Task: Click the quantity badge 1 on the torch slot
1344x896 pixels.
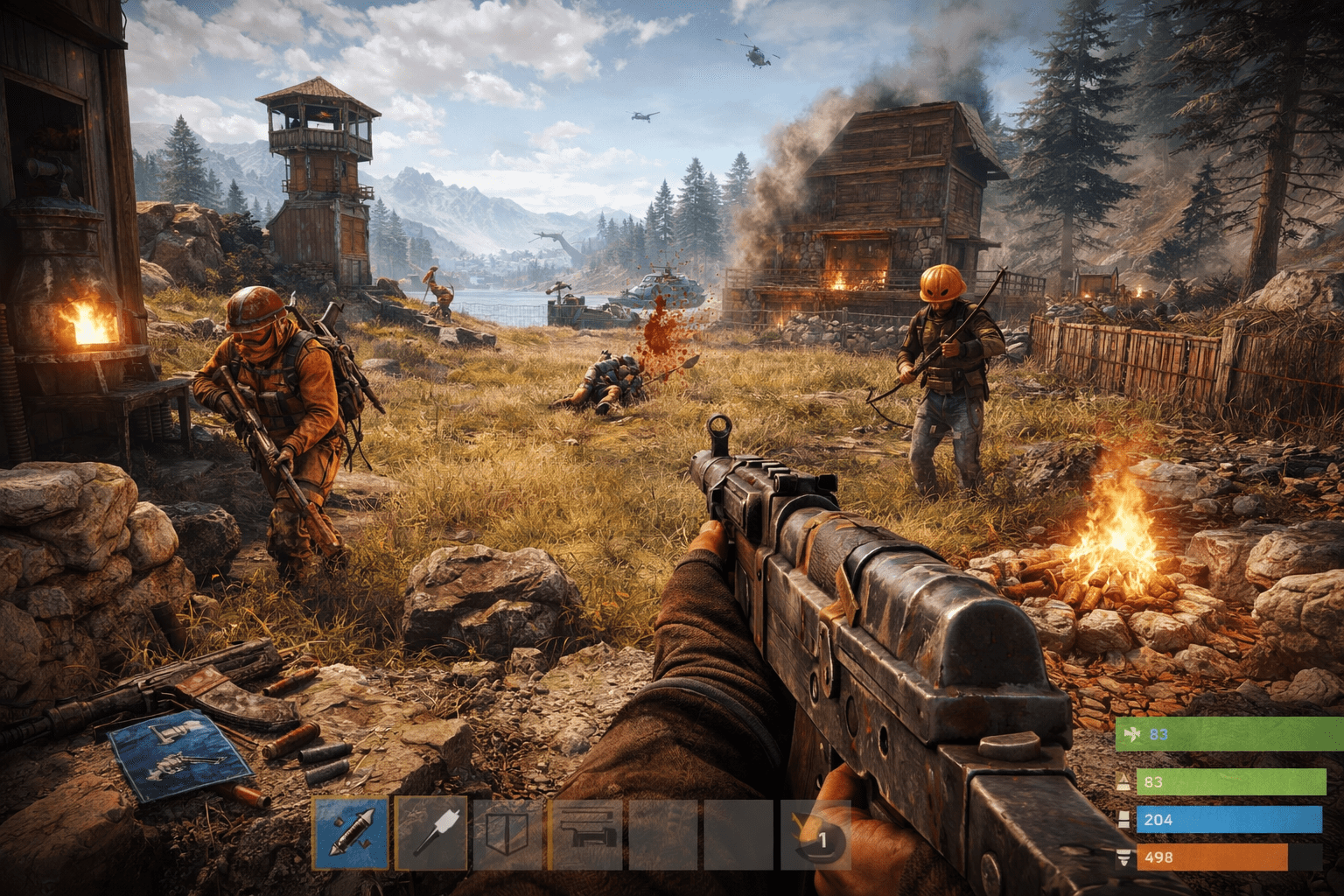Action: tap(822, 840)
